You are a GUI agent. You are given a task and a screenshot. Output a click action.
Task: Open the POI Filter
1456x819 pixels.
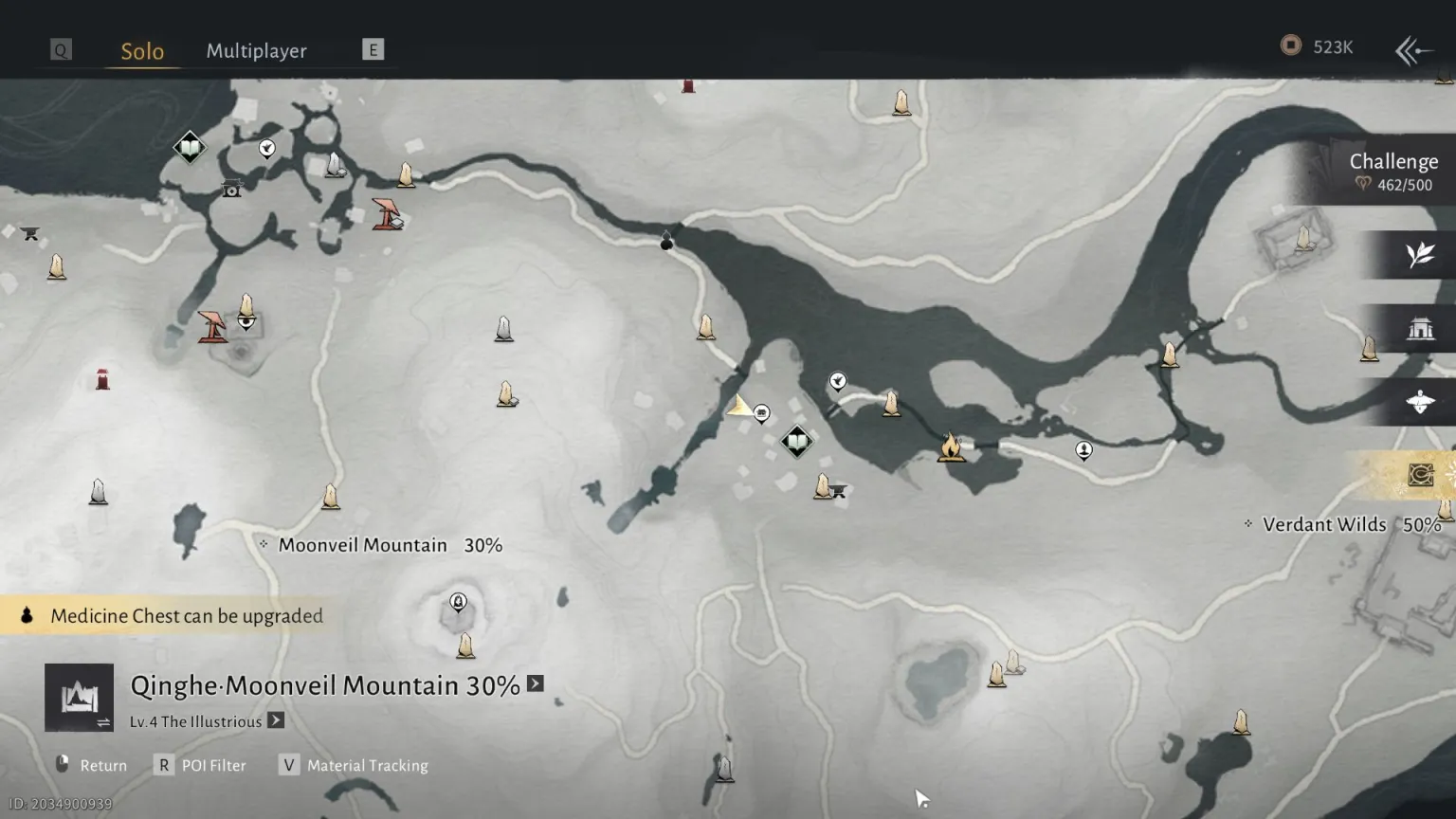click(201, 765)
